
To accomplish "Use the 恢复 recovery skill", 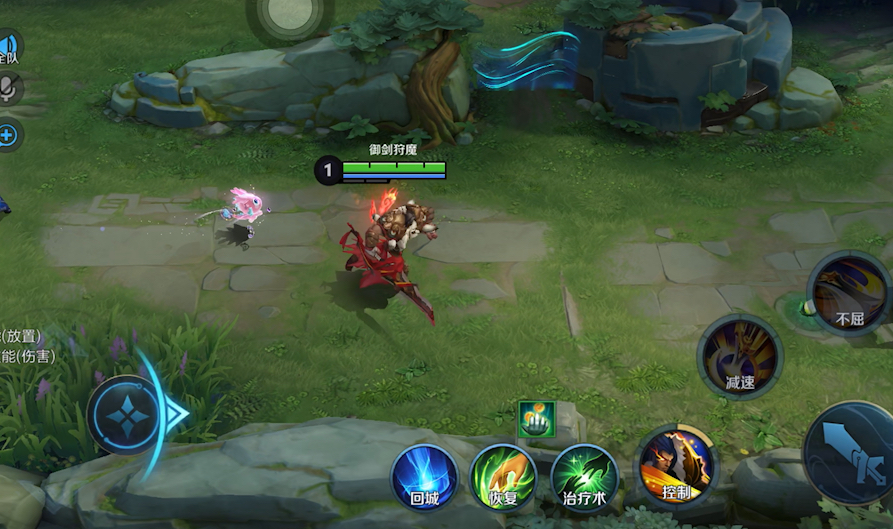I will tap(503, 477).
